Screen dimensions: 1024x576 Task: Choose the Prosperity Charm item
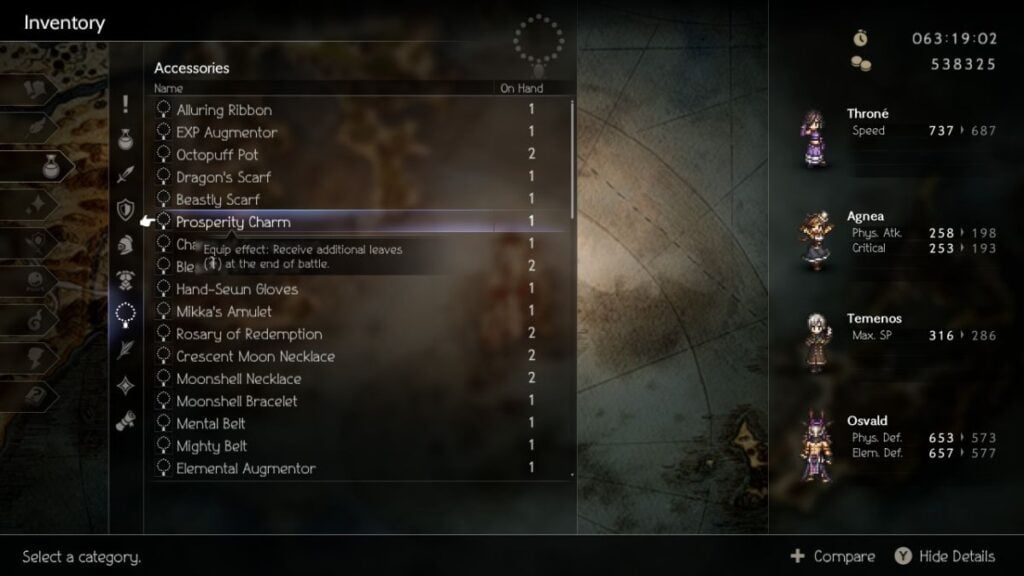pos(233,221)
